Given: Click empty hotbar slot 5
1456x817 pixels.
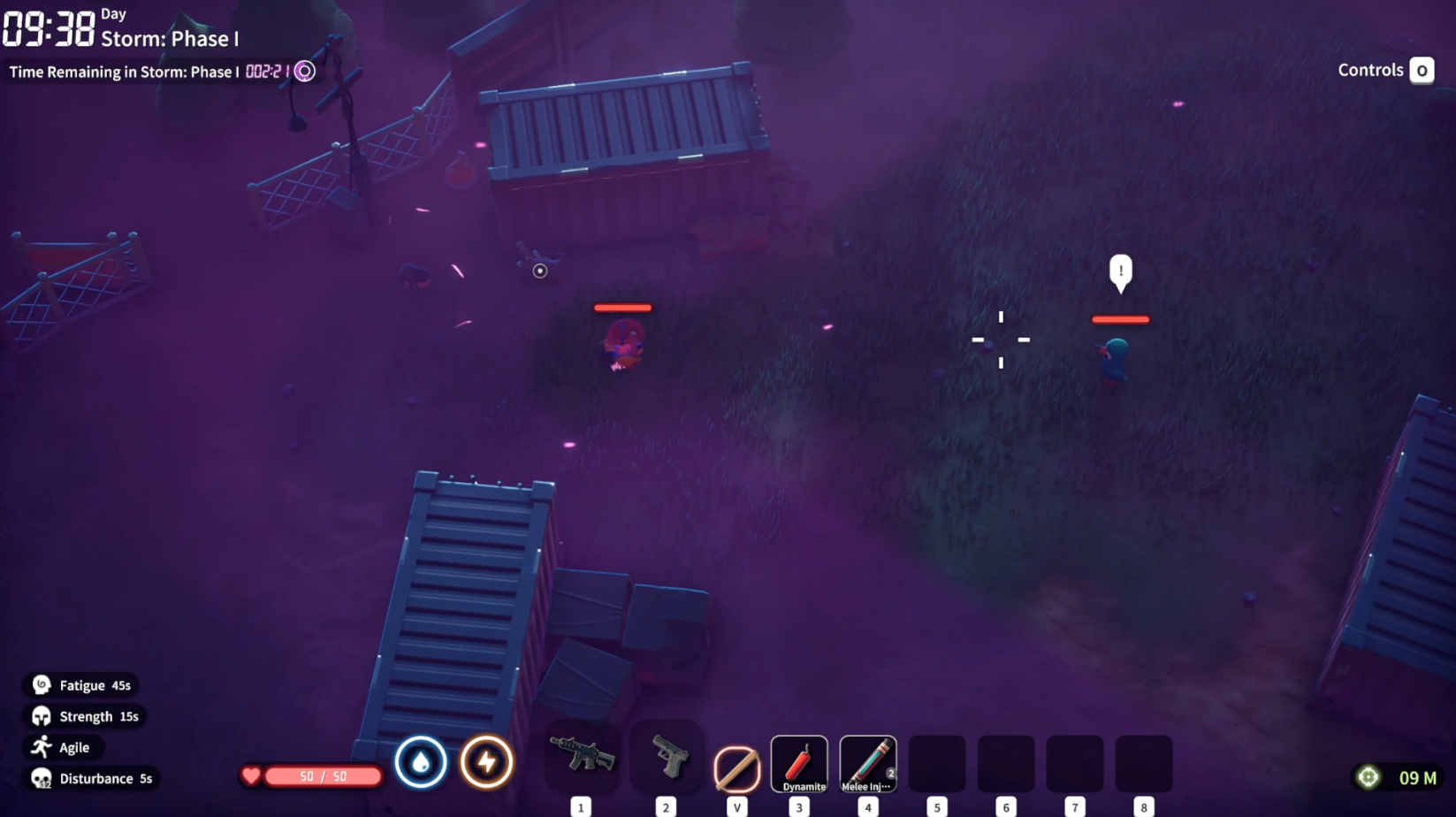Looking at the screenshot, I should [x=936, y=762].
